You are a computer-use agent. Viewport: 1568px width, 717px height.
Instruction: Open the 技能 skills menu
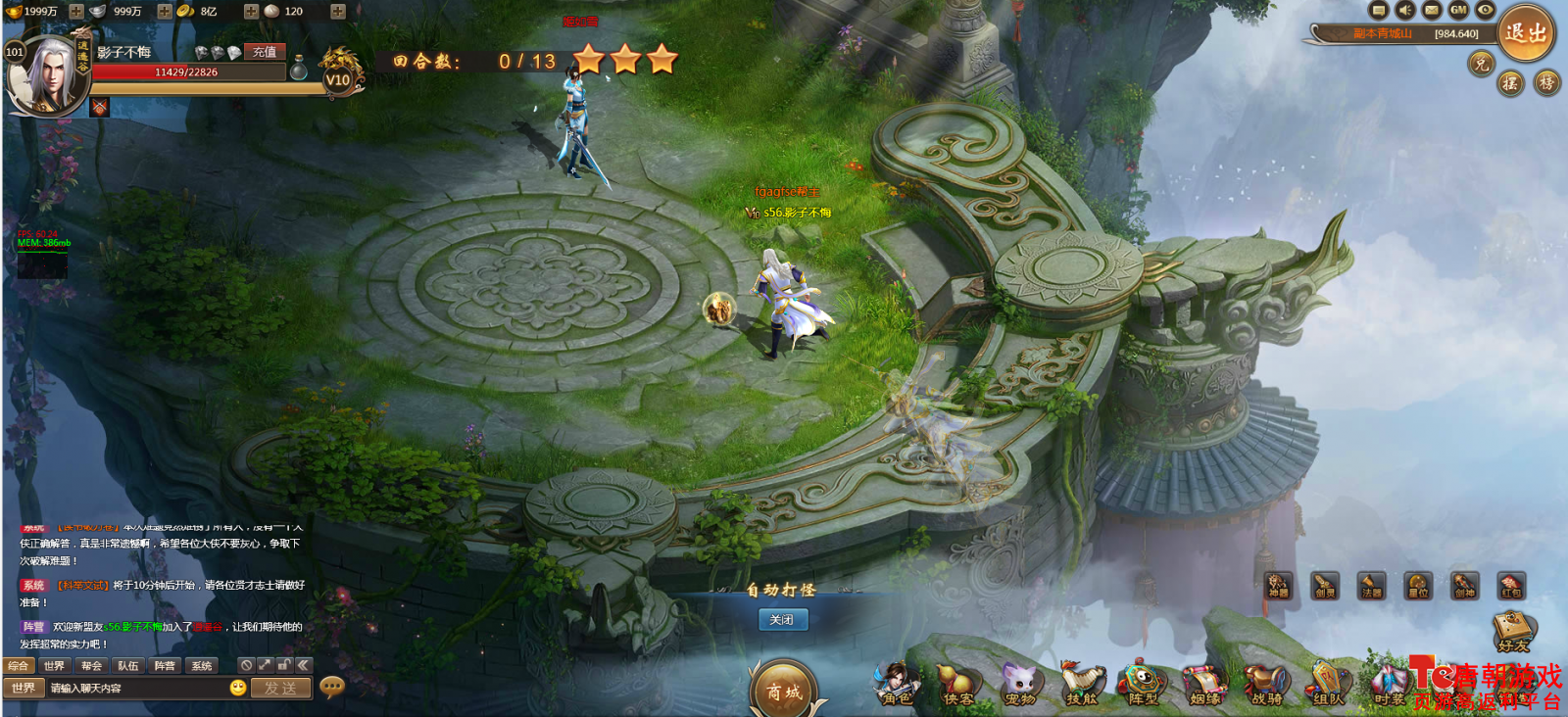pyautogui.click(x=1082, y=685)
